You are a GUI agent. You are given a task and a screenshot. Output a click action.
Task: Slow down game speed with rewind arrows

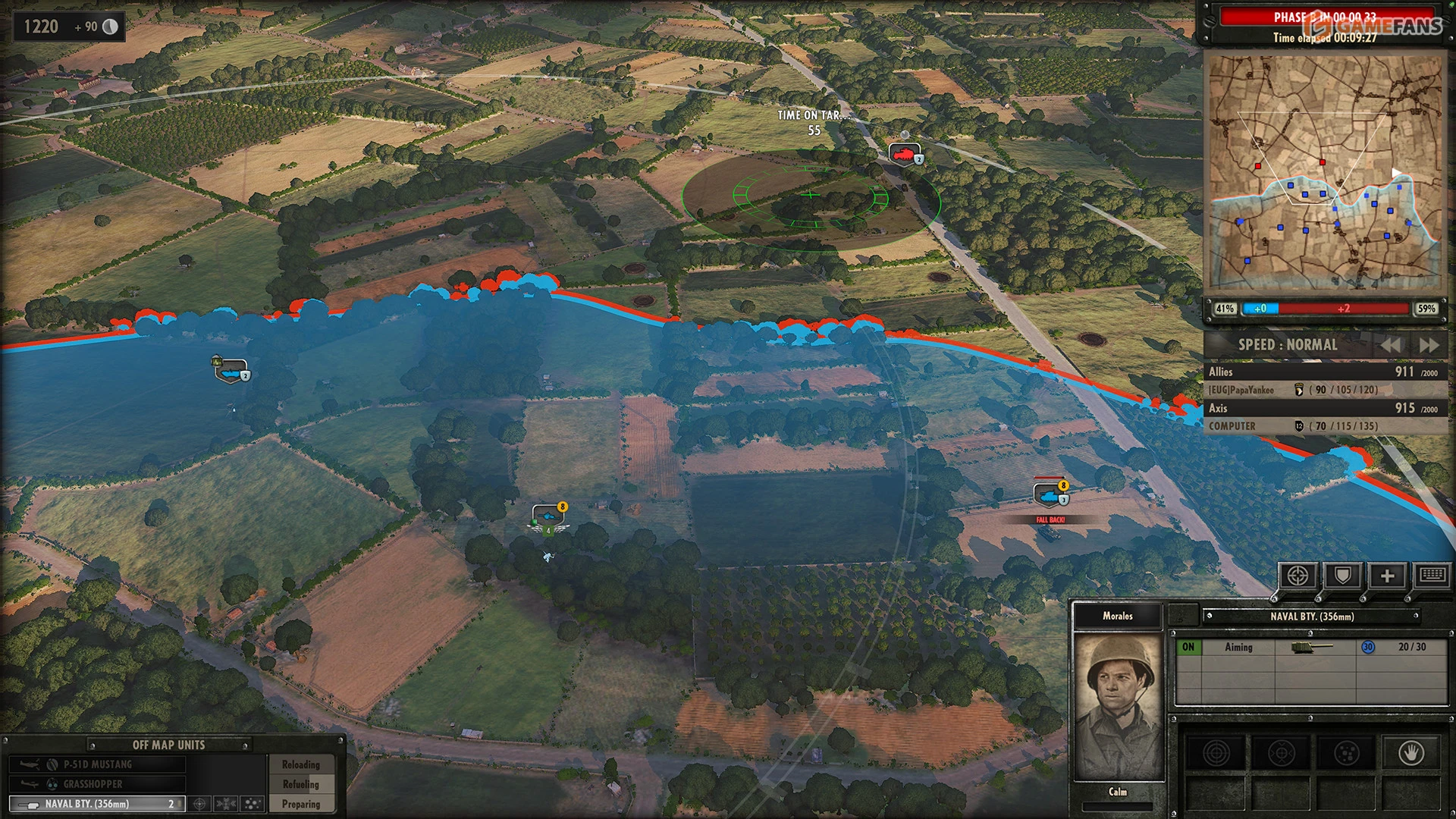1390,345
